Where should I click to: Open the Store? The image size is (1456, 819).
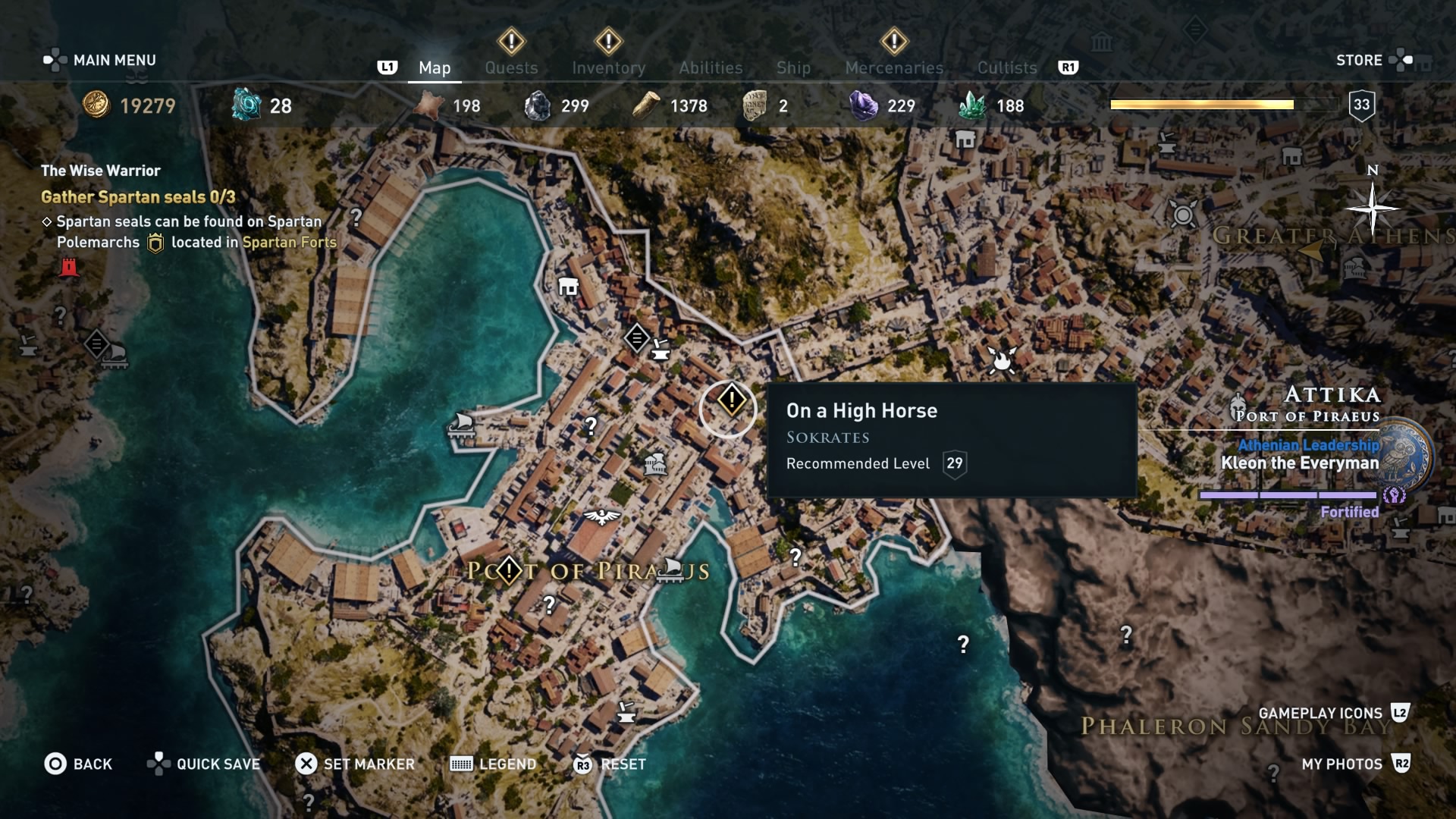tap(1361, 59)
